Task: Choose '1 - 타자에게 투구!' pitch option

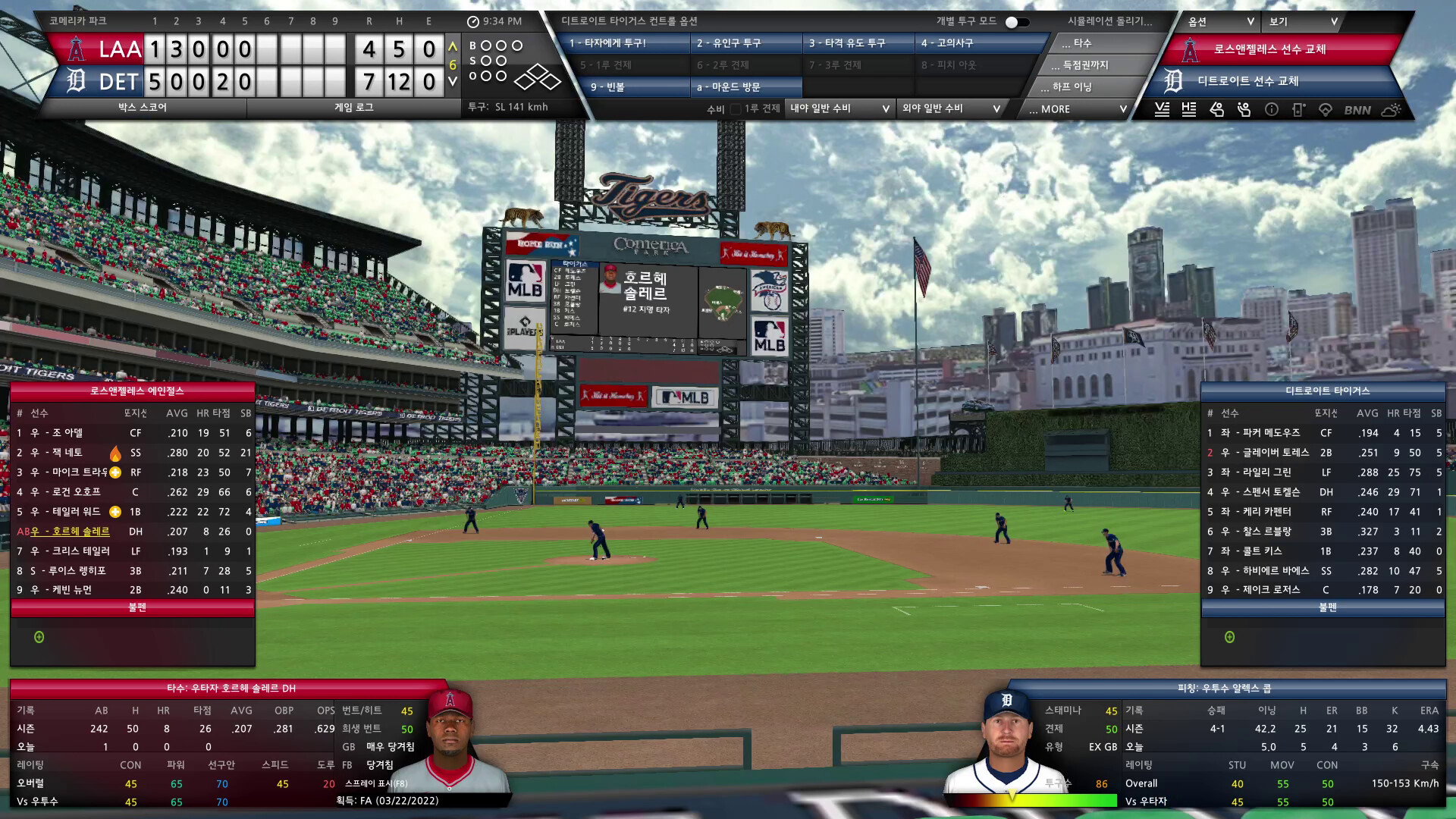Action: coord(626,43)
